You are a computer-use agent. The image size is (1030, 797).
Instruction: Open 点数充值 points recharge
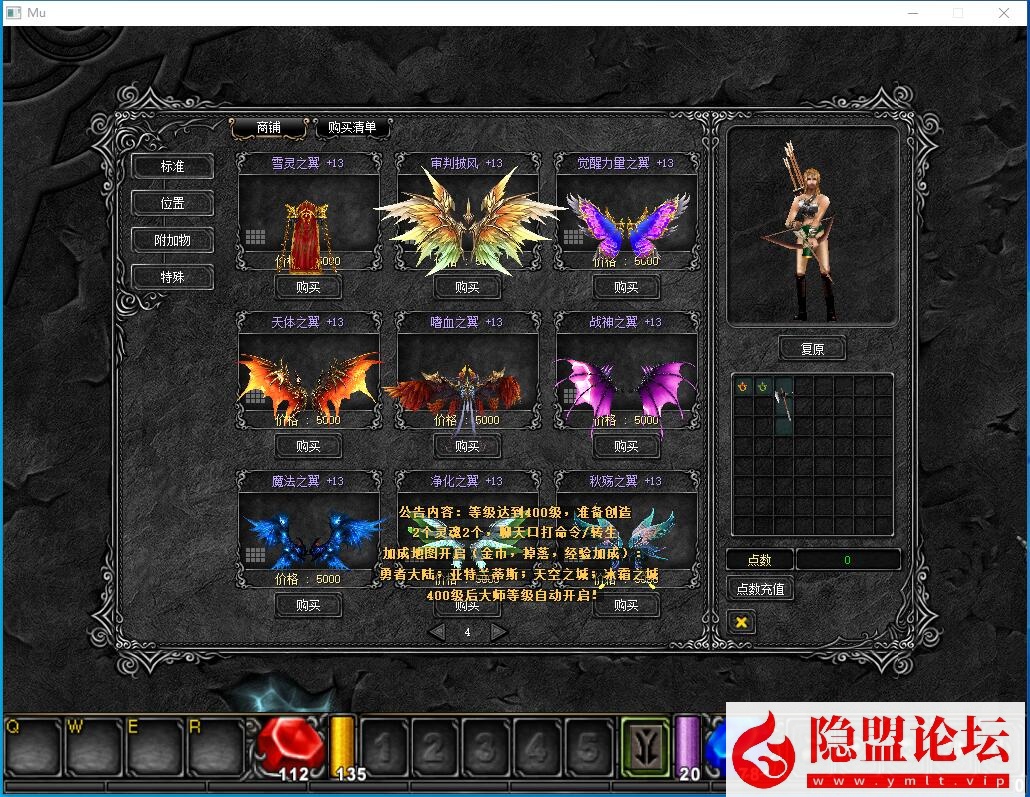pyautogui.click(x=760, y=589)
